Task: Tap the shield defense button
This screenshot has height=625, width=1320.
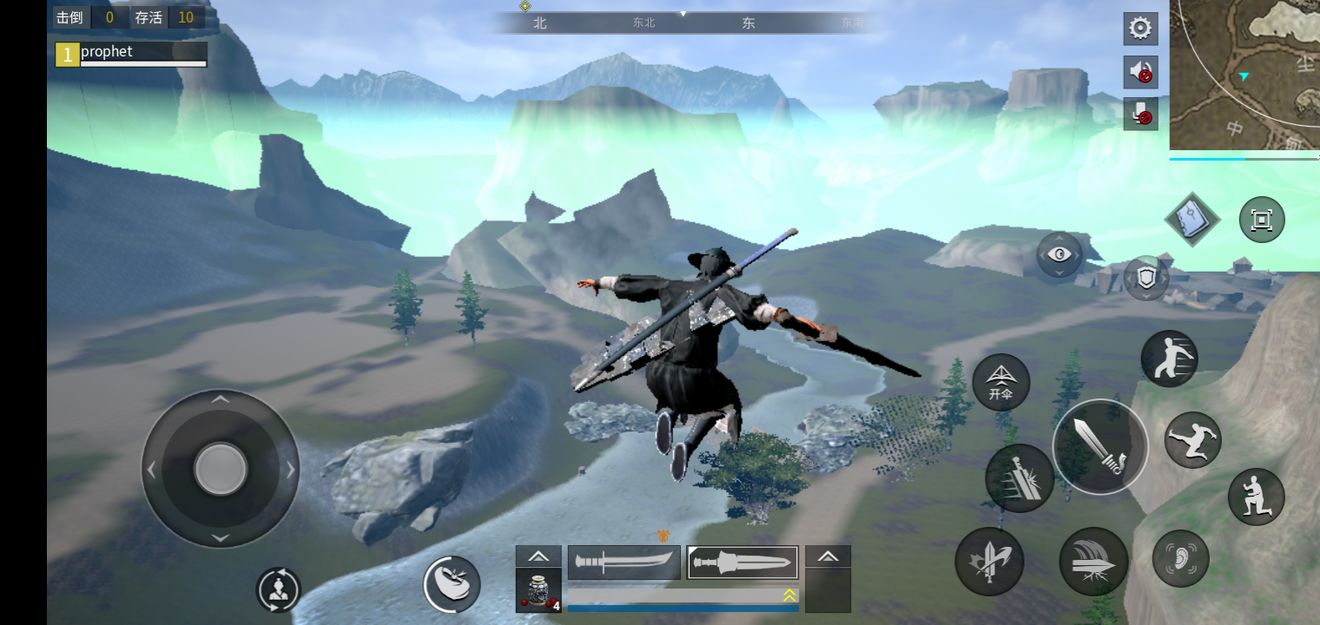Action: click(x=1146, y=278)
